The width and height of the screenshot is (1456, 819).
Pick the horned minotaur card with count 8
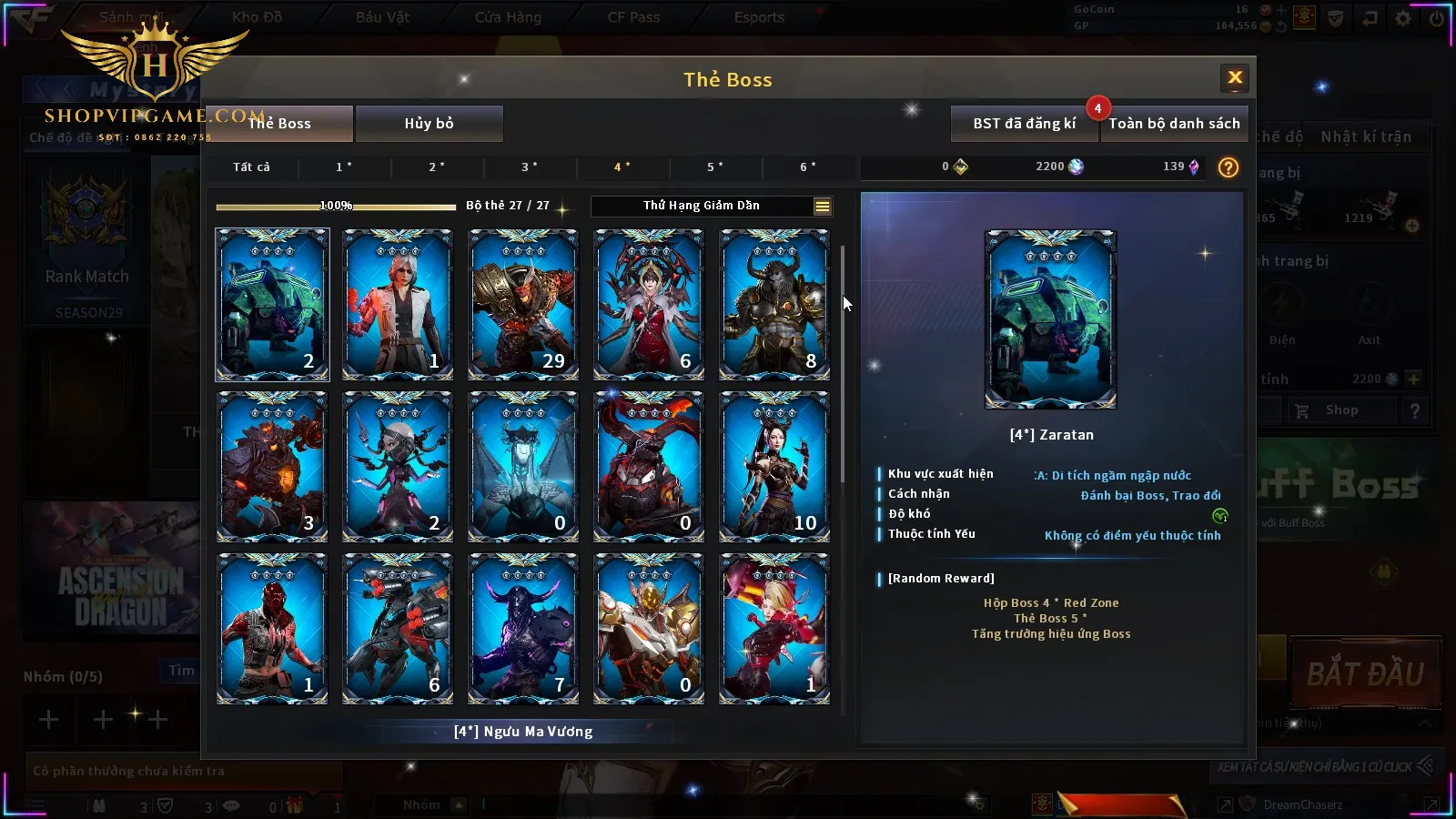click(x=774, y=304)
